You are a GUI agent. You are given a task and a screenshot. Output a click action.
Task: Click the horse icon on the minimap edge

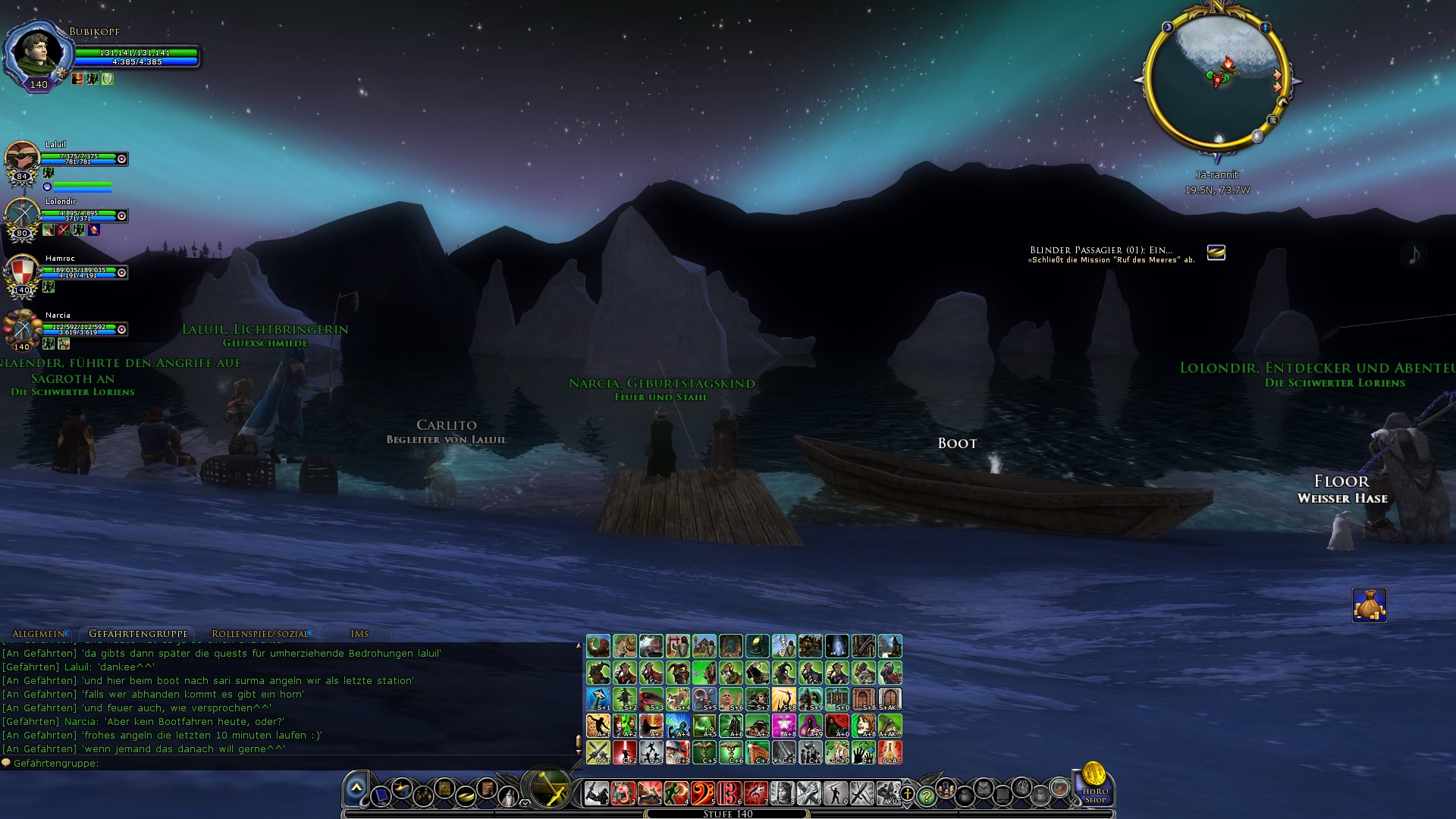(1282, 102)
